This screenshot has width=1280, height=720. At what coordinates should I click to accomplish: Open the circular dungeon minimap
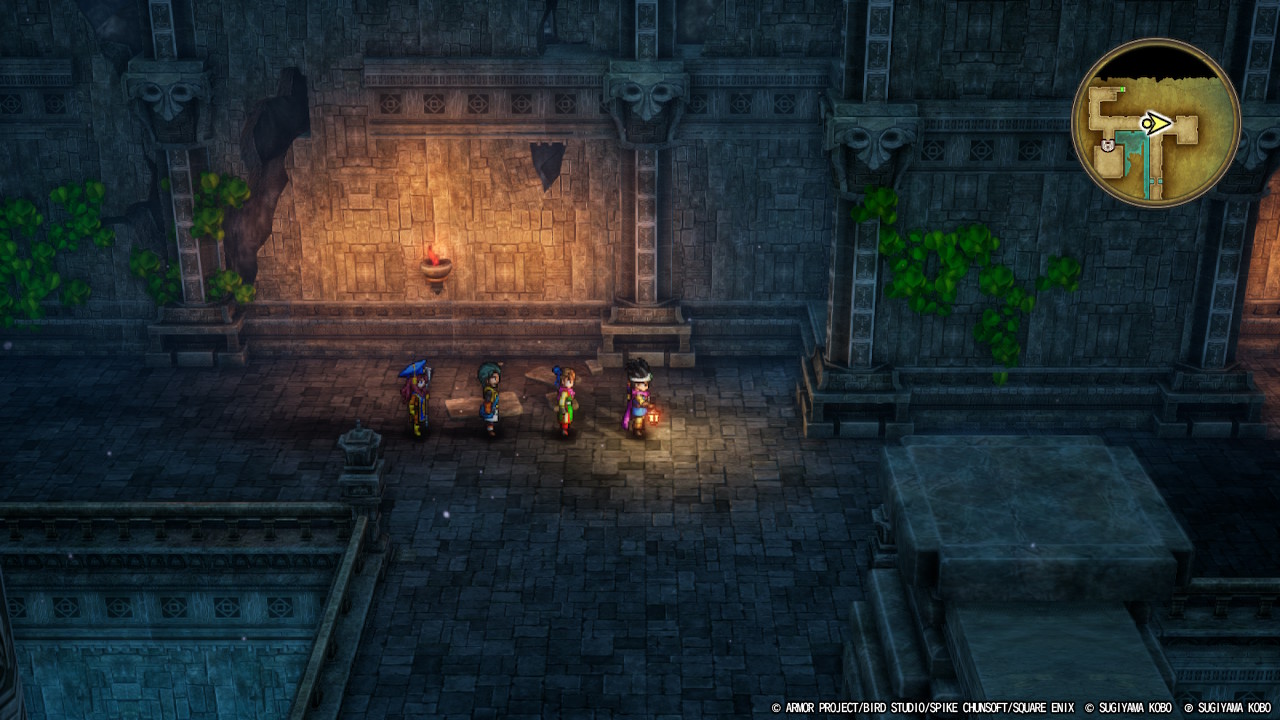click(x=1155, y=123)
